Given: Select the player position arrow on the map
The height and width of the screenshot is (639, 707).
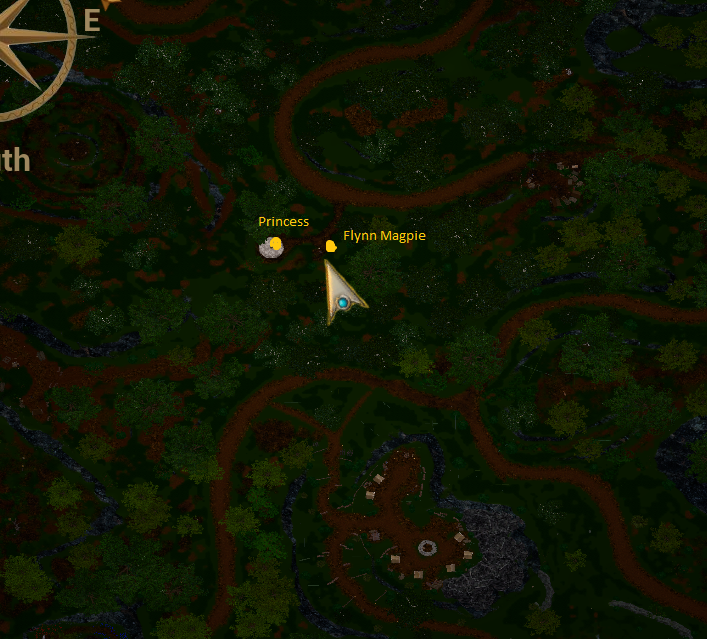Looking at the screenshot, I should [342, 296].
